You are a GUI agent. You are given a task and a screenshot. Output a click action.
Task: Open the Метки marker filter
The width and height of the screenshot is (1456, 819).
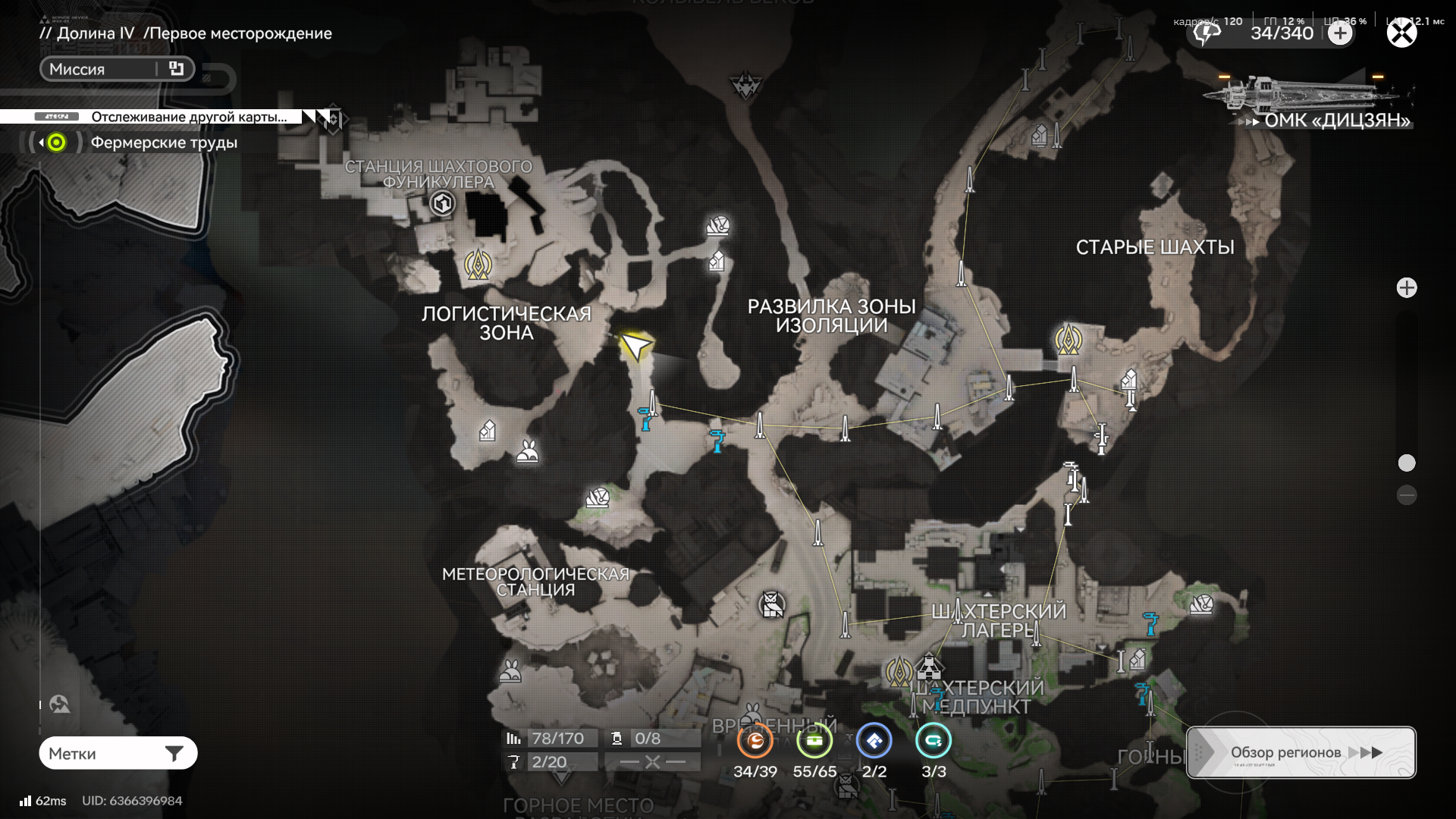coord(118,753)
